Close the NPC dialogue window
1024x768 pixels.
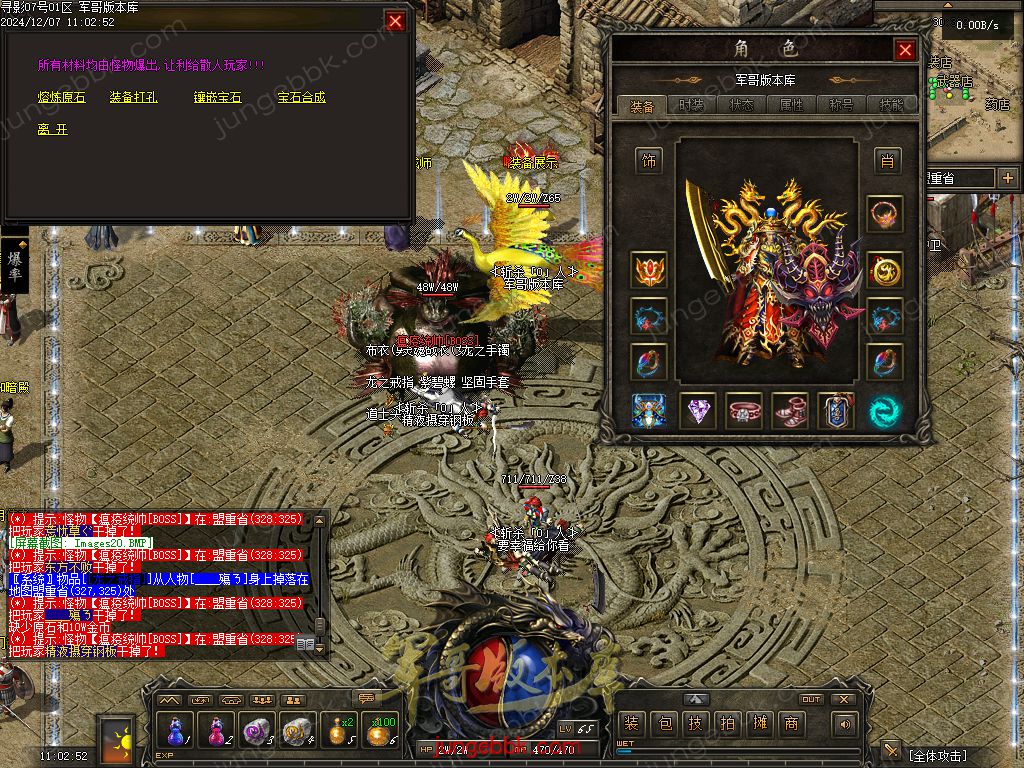pos(396,21)
